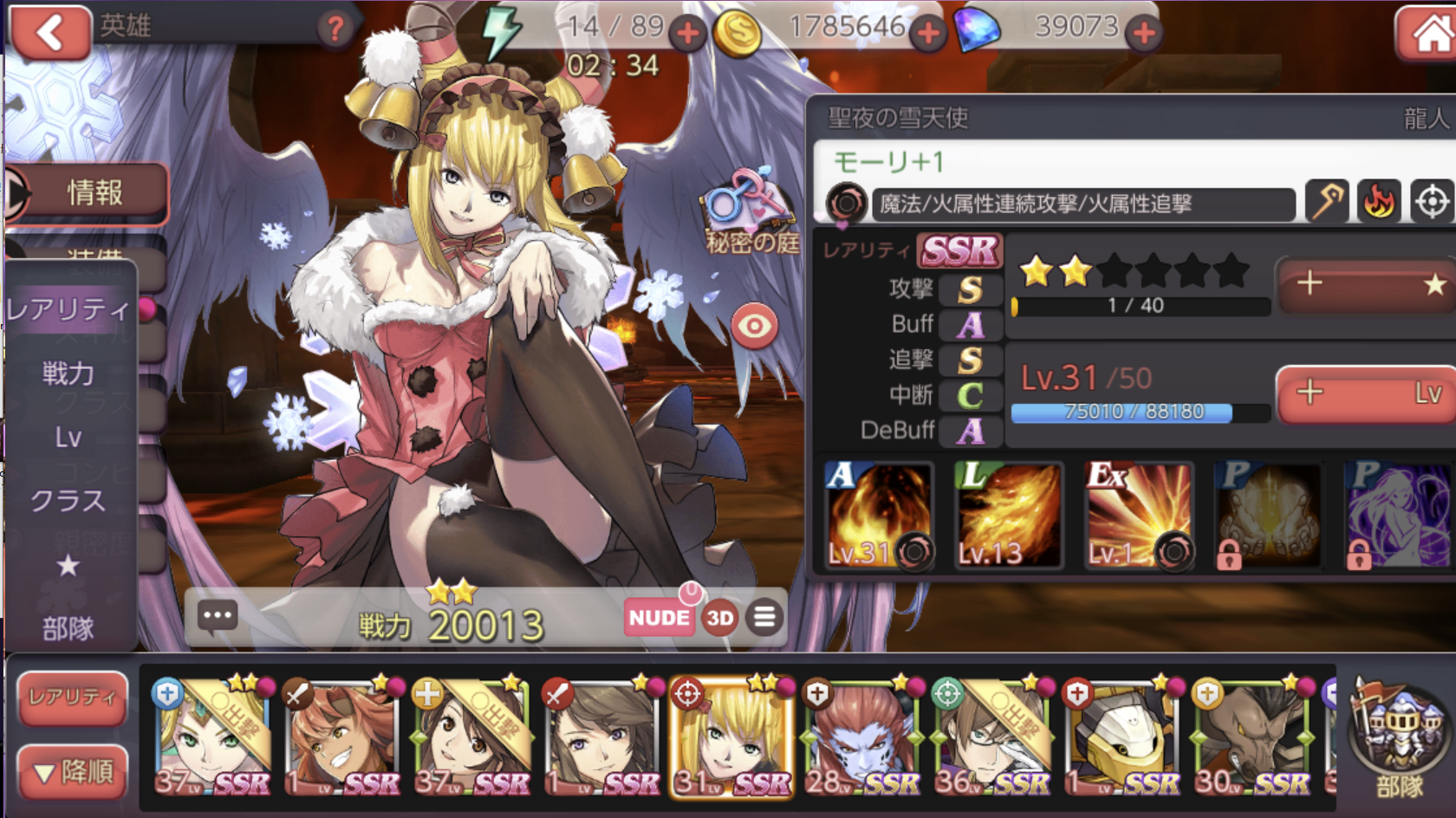Add gold coins with the plus button

pos(928,35)
